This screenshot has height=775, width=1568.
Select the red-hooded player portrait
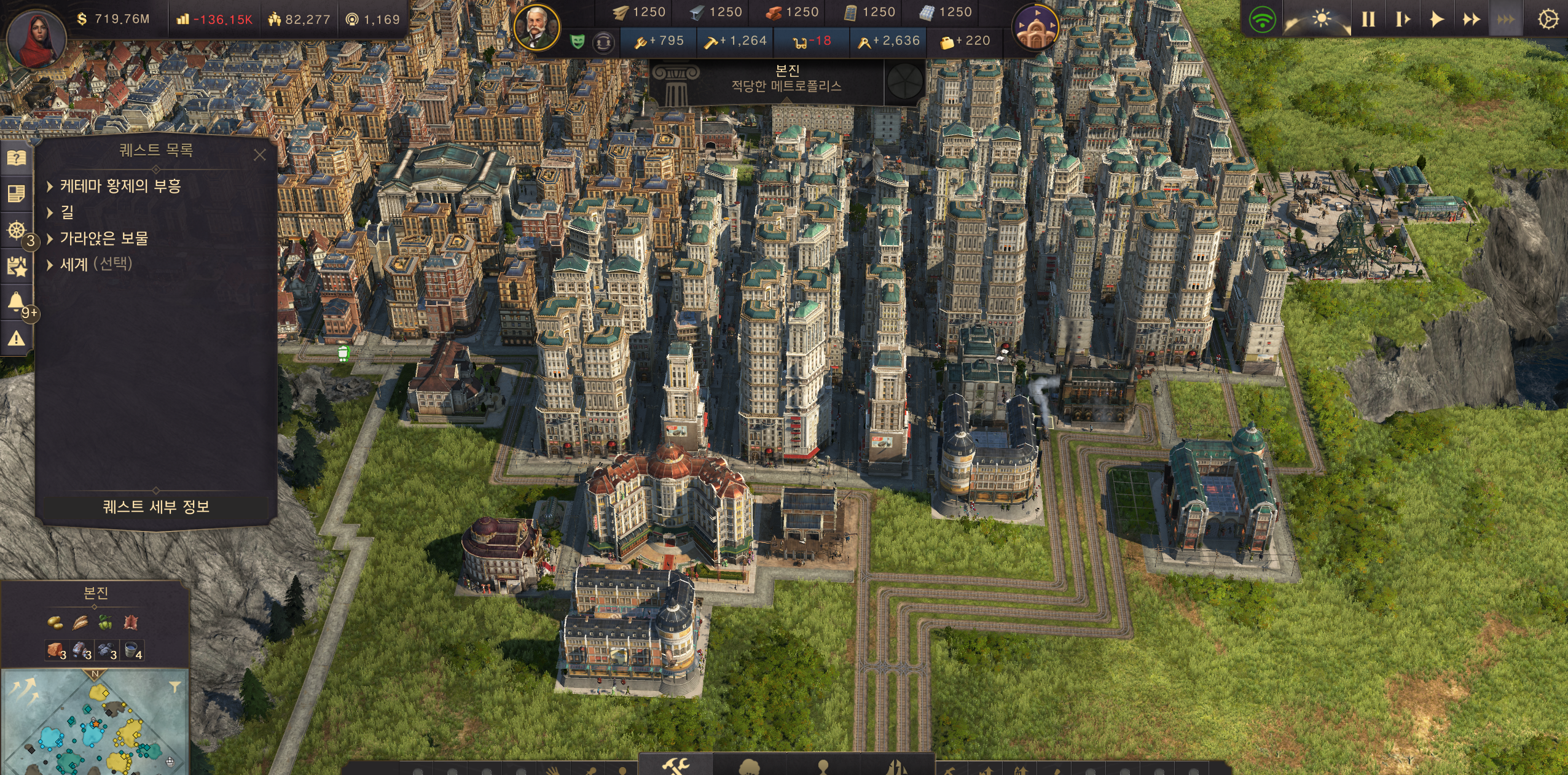36,37
